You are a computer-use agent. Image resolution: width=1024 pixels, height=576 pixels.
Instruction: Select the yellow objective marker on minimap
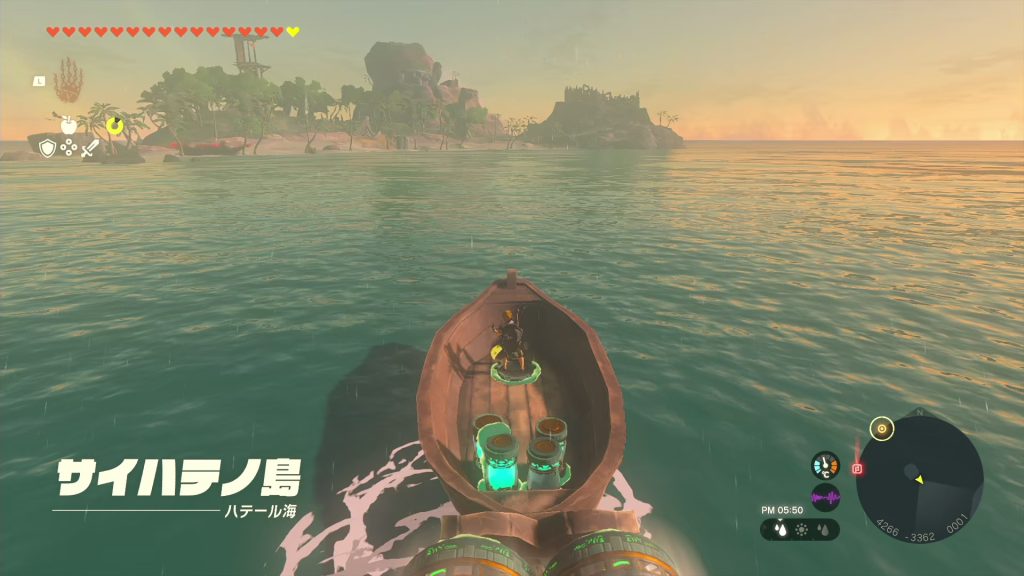point(881,429)
